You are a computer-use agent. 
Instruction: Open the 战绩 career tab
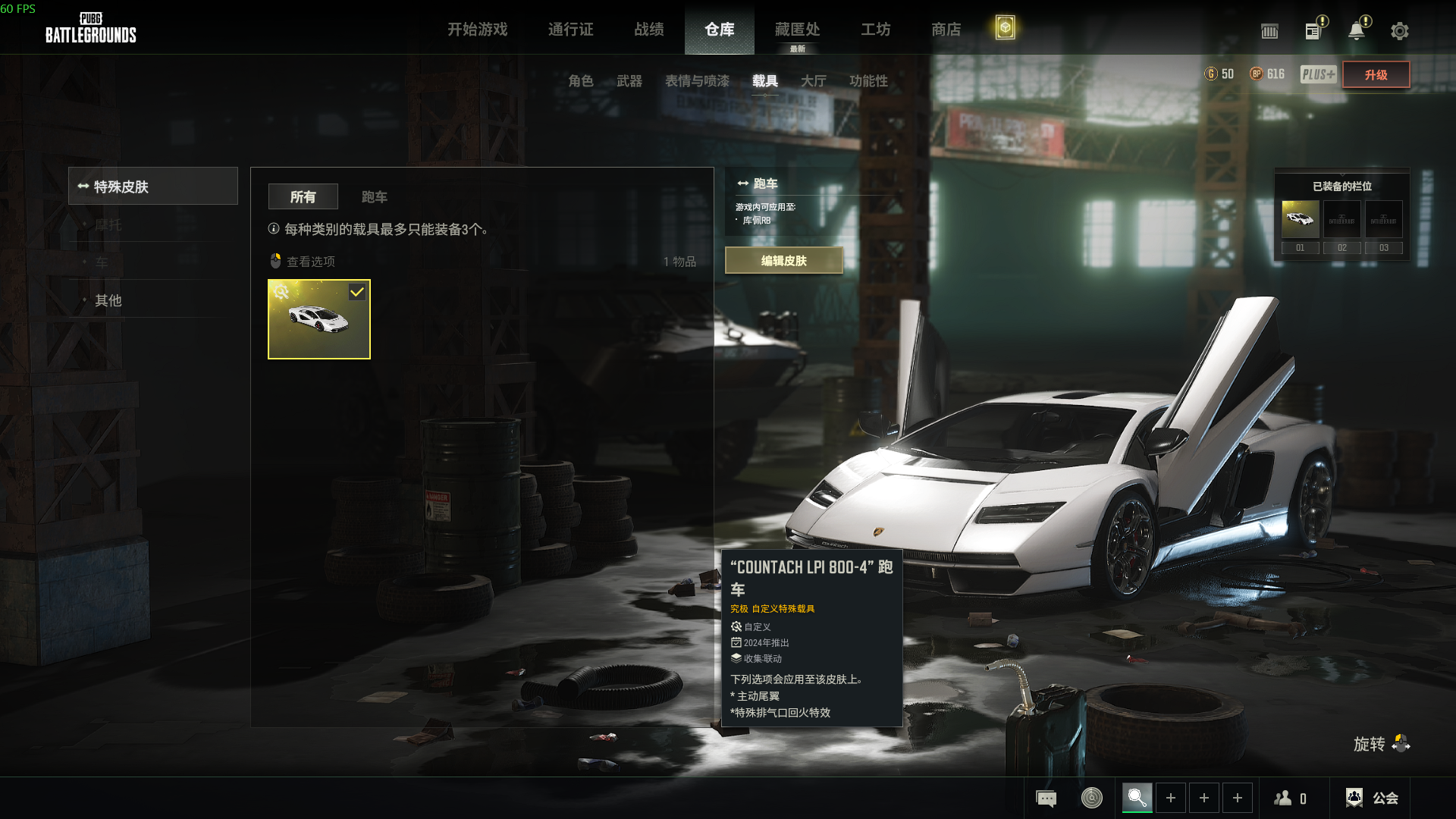click(x=649, y=30)
